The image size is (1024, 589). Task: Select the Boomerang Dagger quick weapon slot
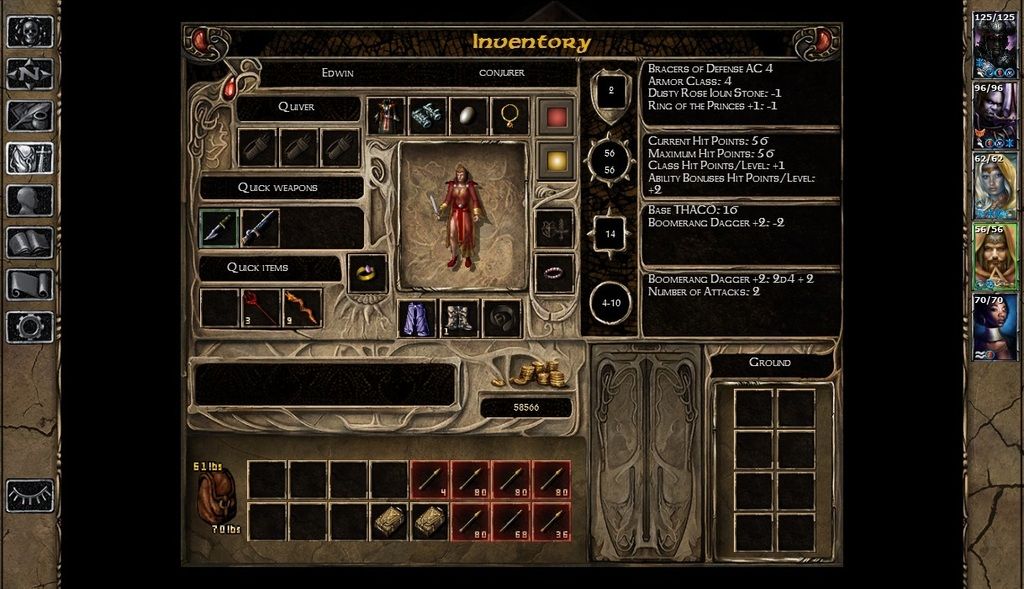(x=219, y=228)
